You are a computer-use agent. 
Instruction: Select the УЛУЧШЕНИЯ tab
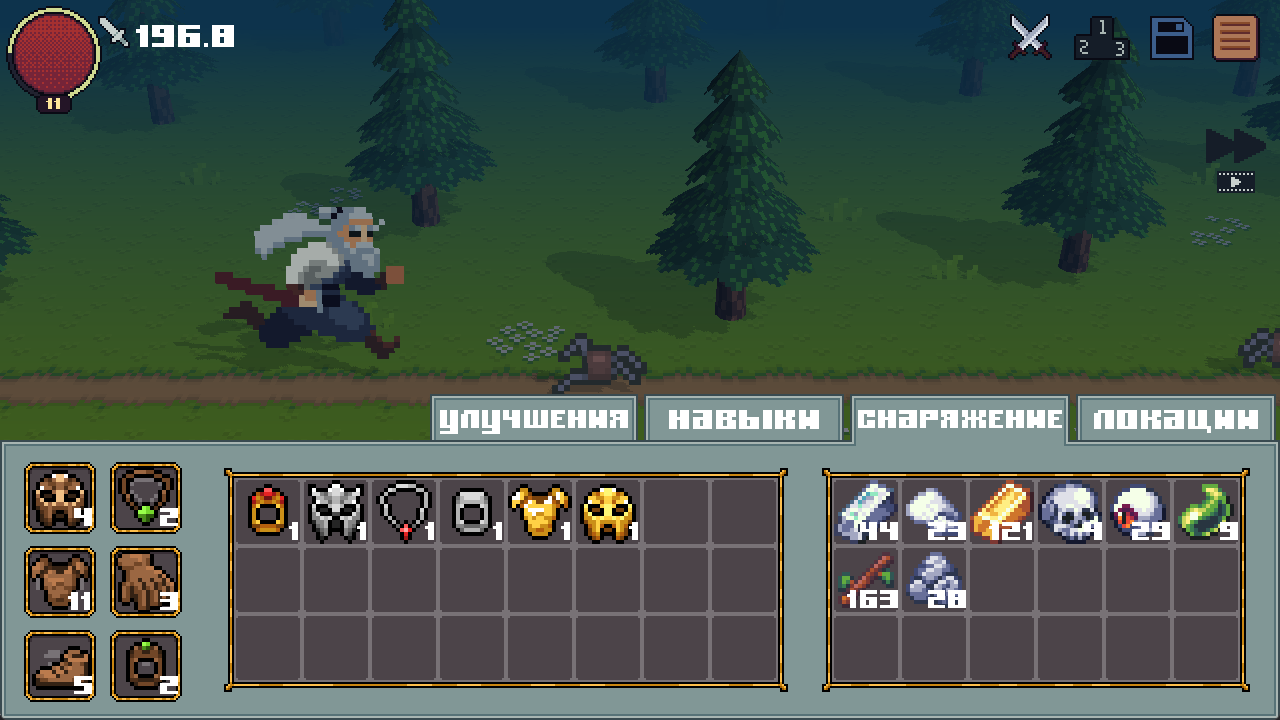pyautogui.click(x=532, y=418)
